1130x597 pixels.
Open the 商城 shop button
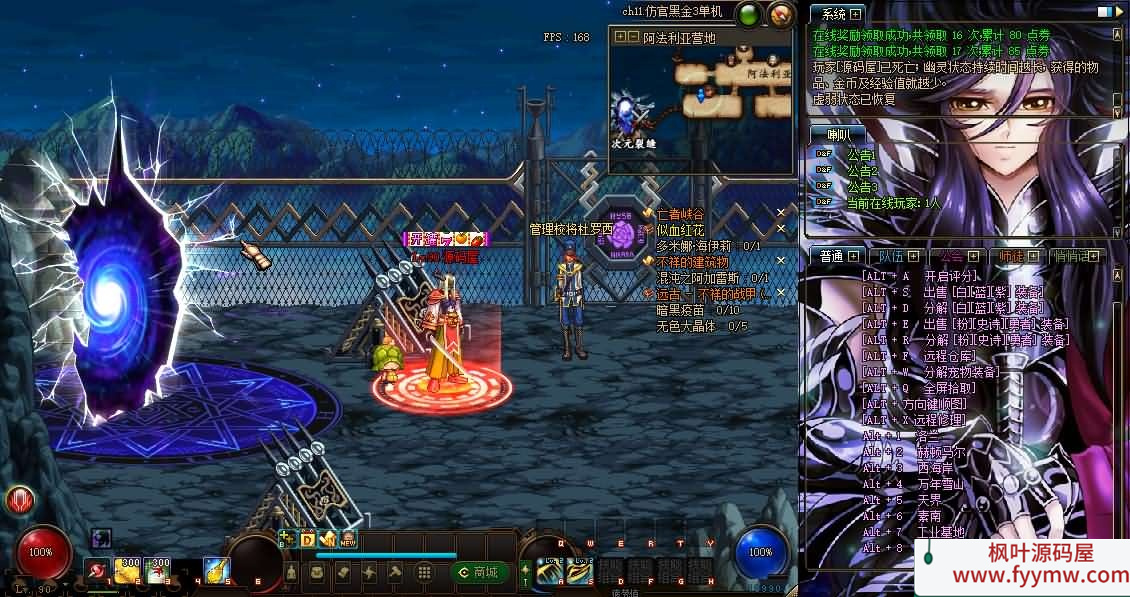(x=479, y=572)
